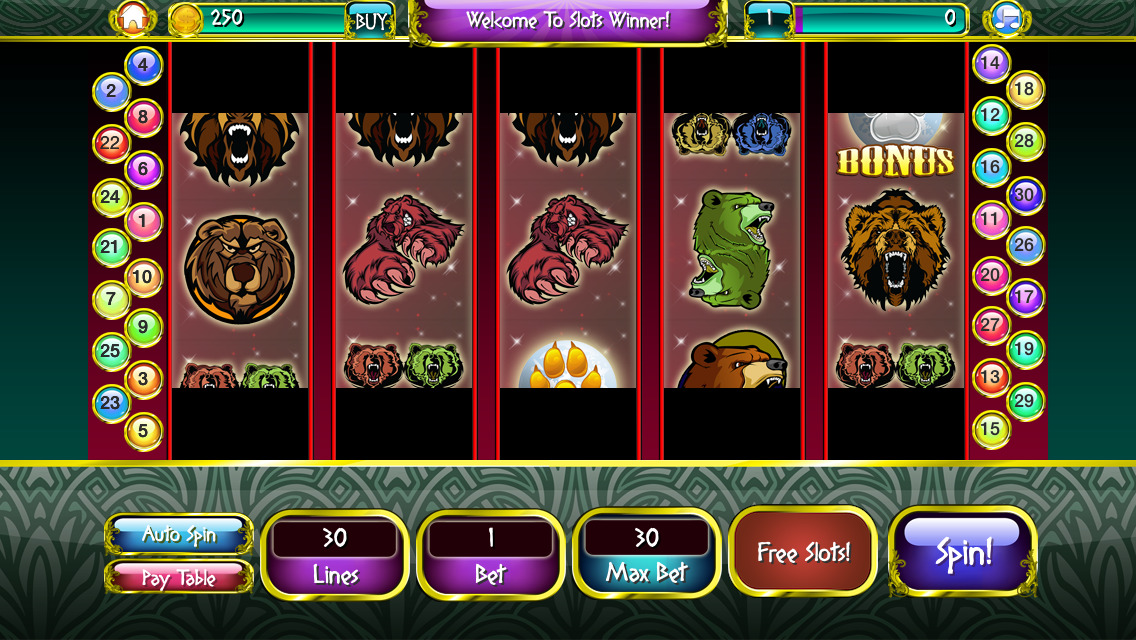Select payline 23 marker
Viewport: 1136px width, 640px height.
coord(111,403)
